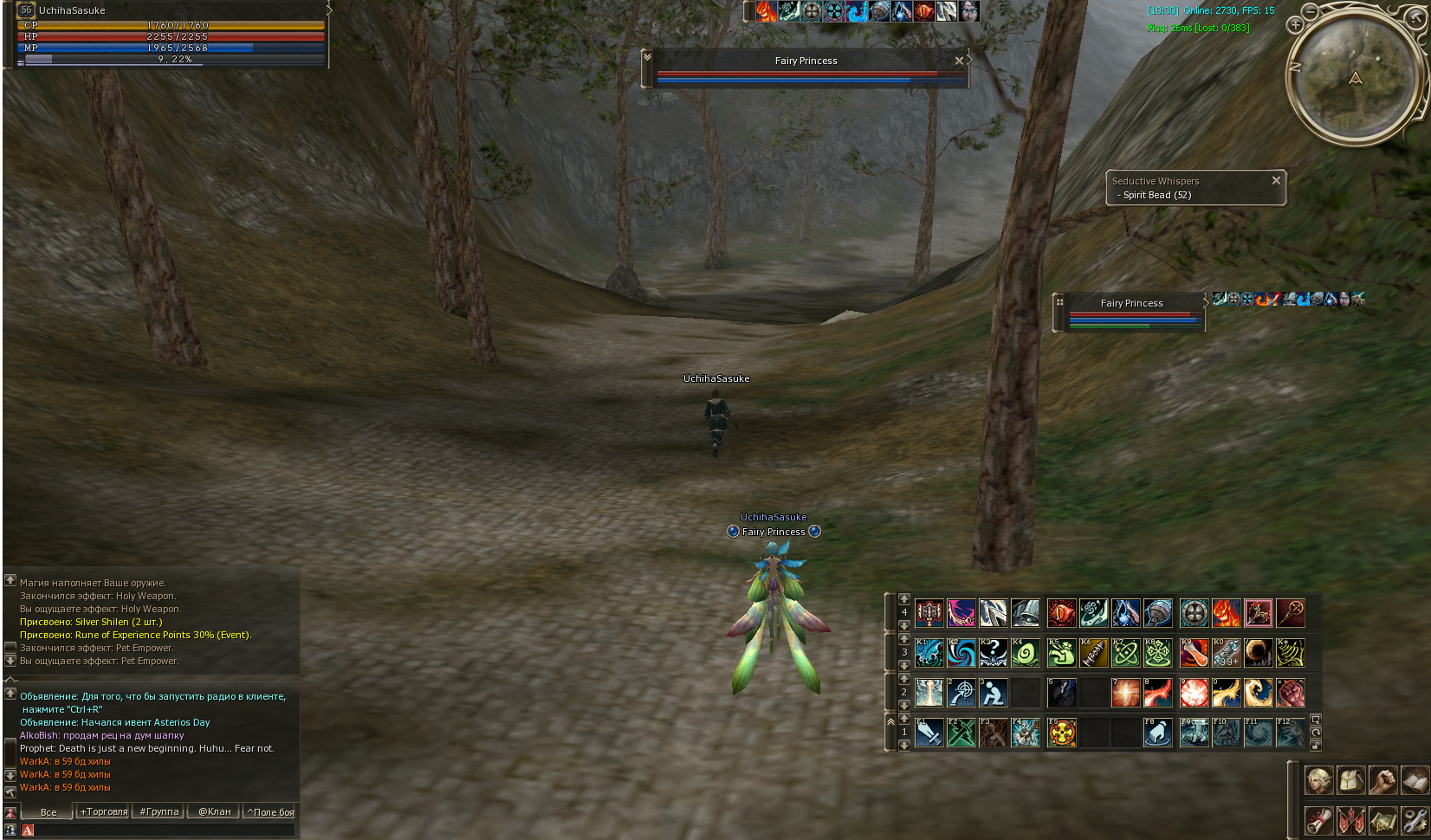Close the Seductive Whispers quest tracker
The image size is (1431, 840).
pyautogui.click(x=1276, y=180)
